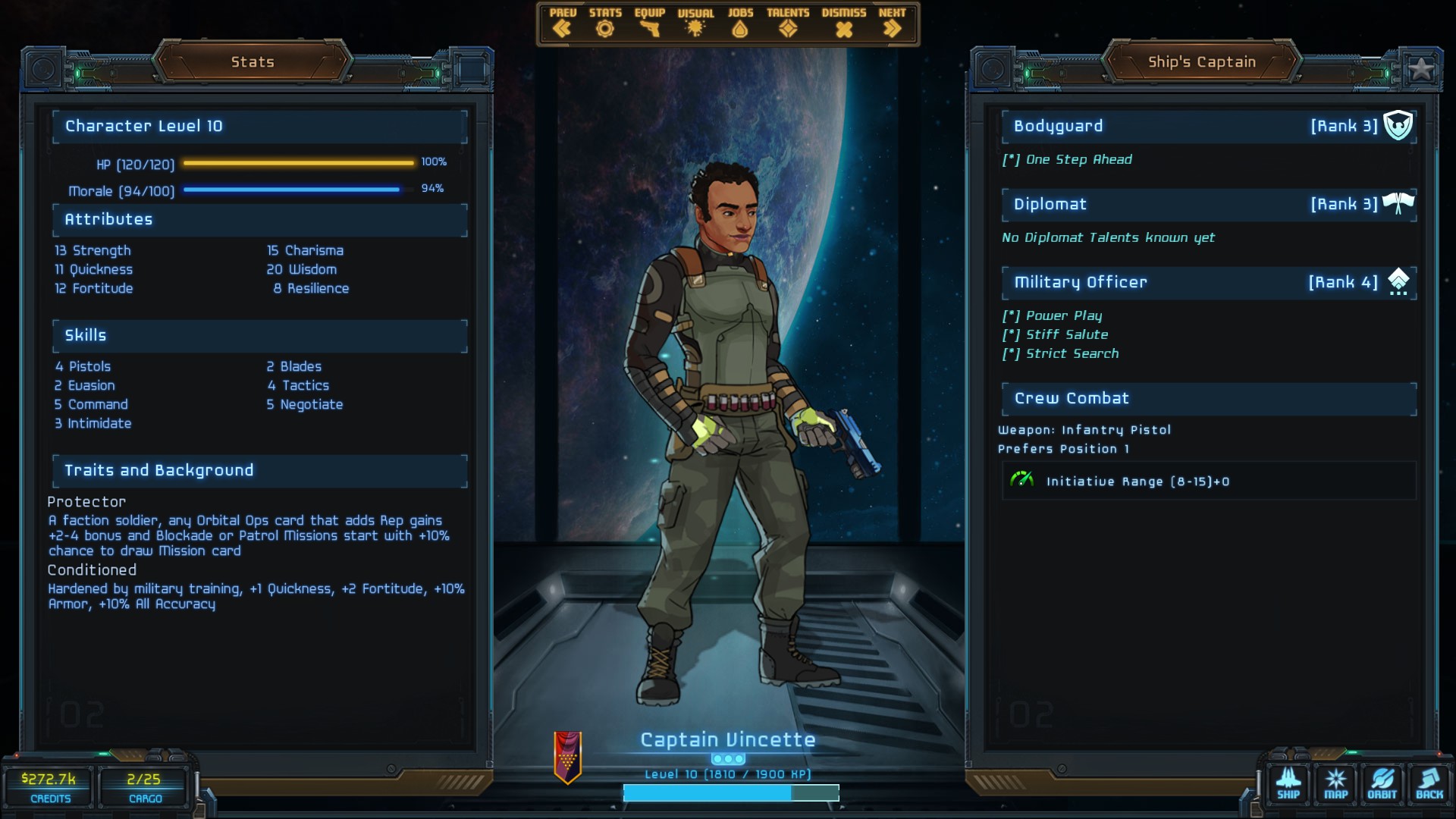Open the Equip screen

[x=649, y=24]
